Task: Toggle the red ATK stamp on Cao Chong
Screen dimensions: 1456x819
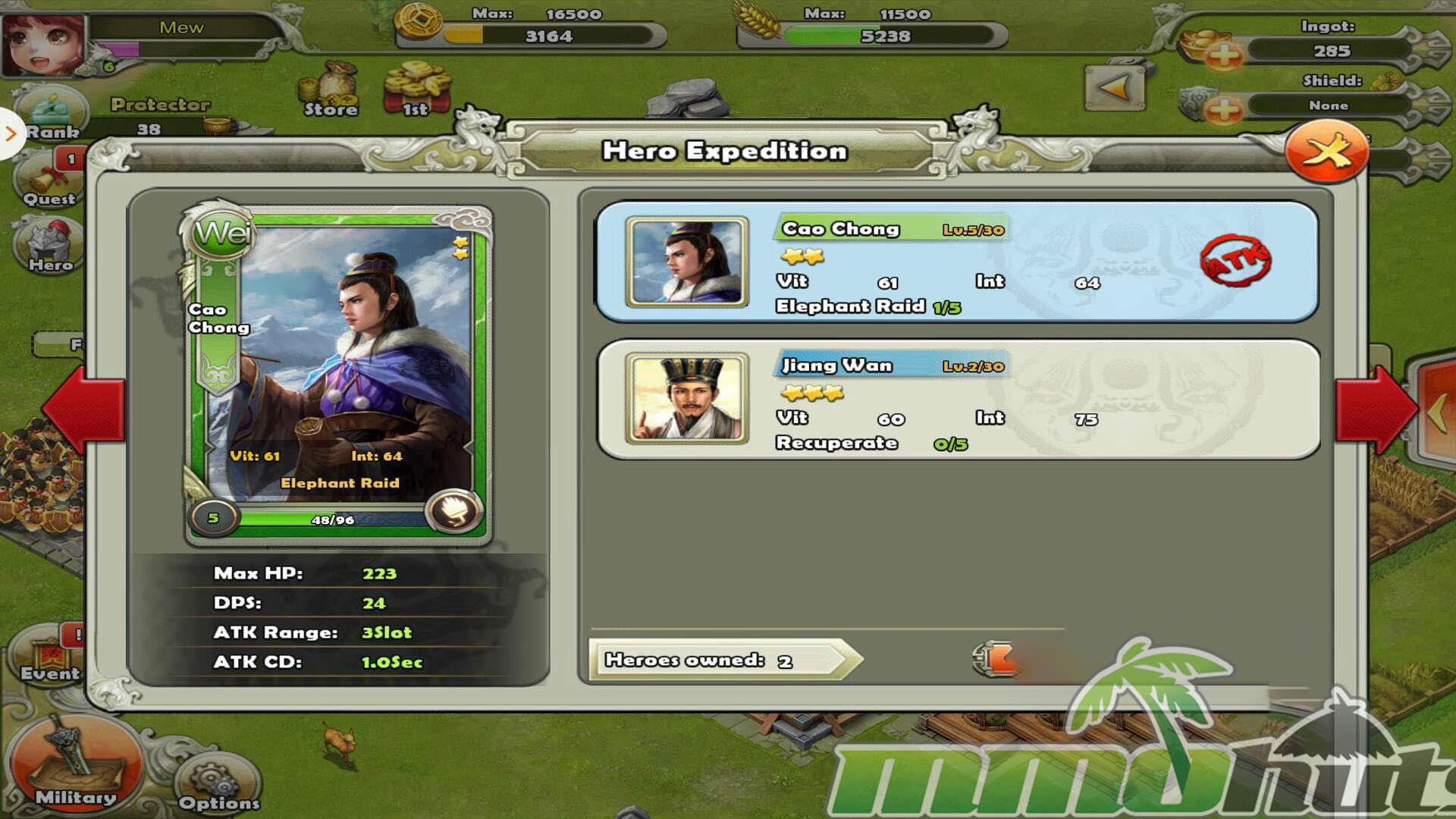Action: pos(1235,261)
